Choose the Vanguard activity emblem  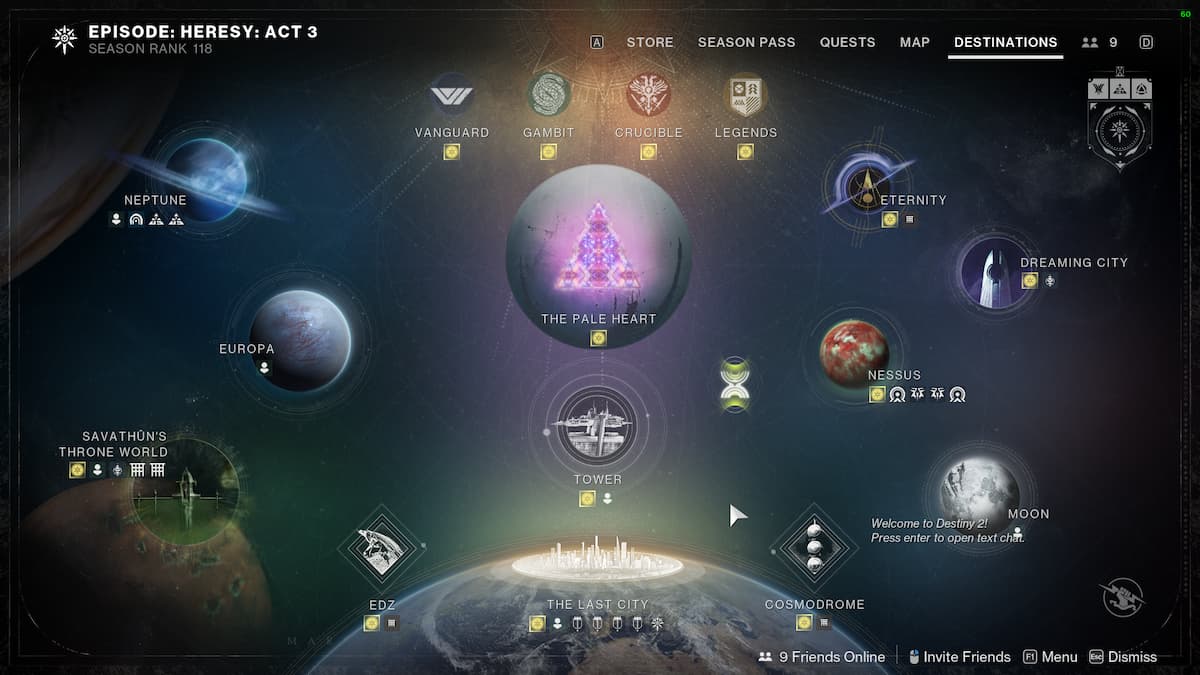pos(451,96)
